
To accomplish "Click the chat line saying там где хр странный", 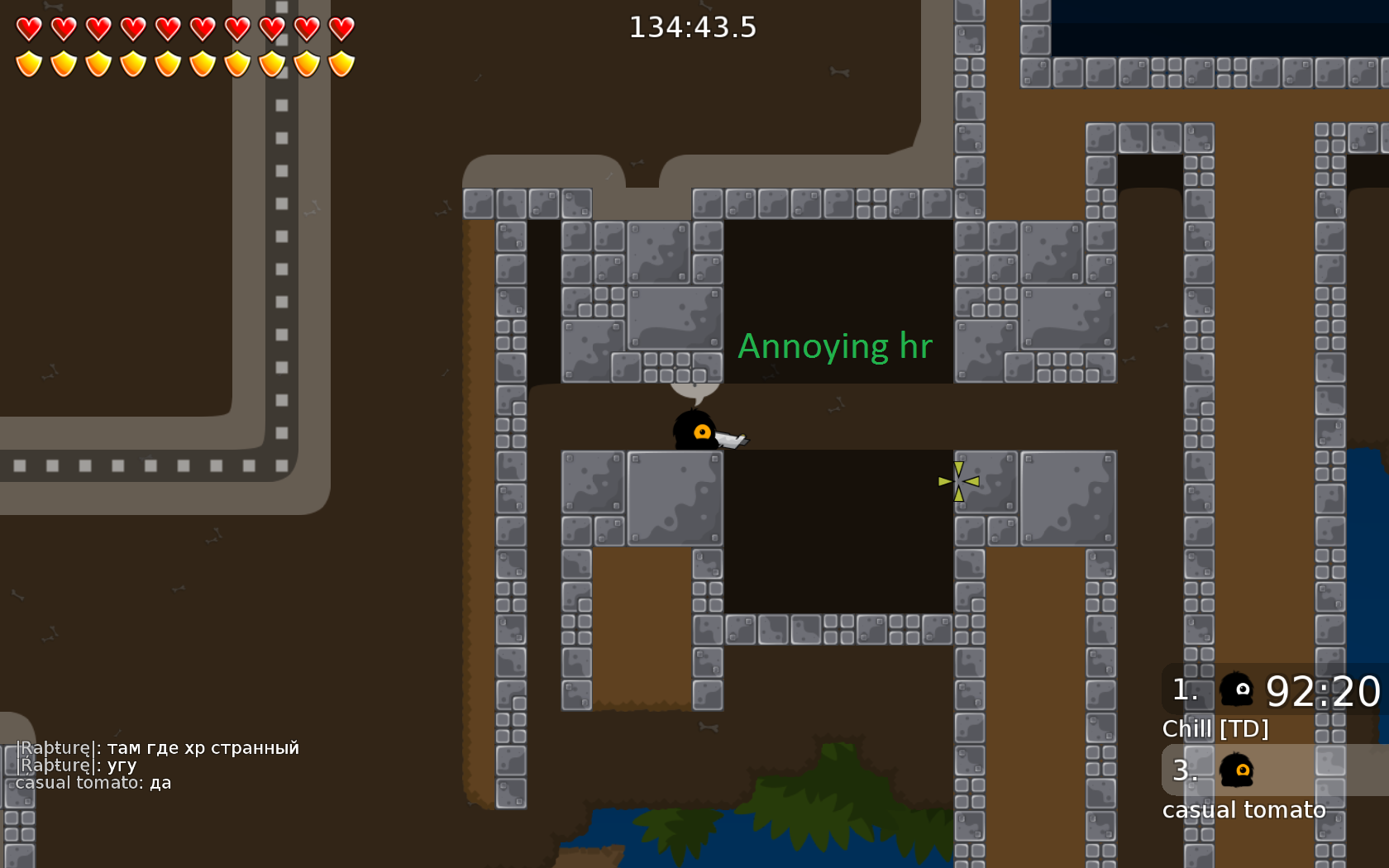I will tap(157, 747).
